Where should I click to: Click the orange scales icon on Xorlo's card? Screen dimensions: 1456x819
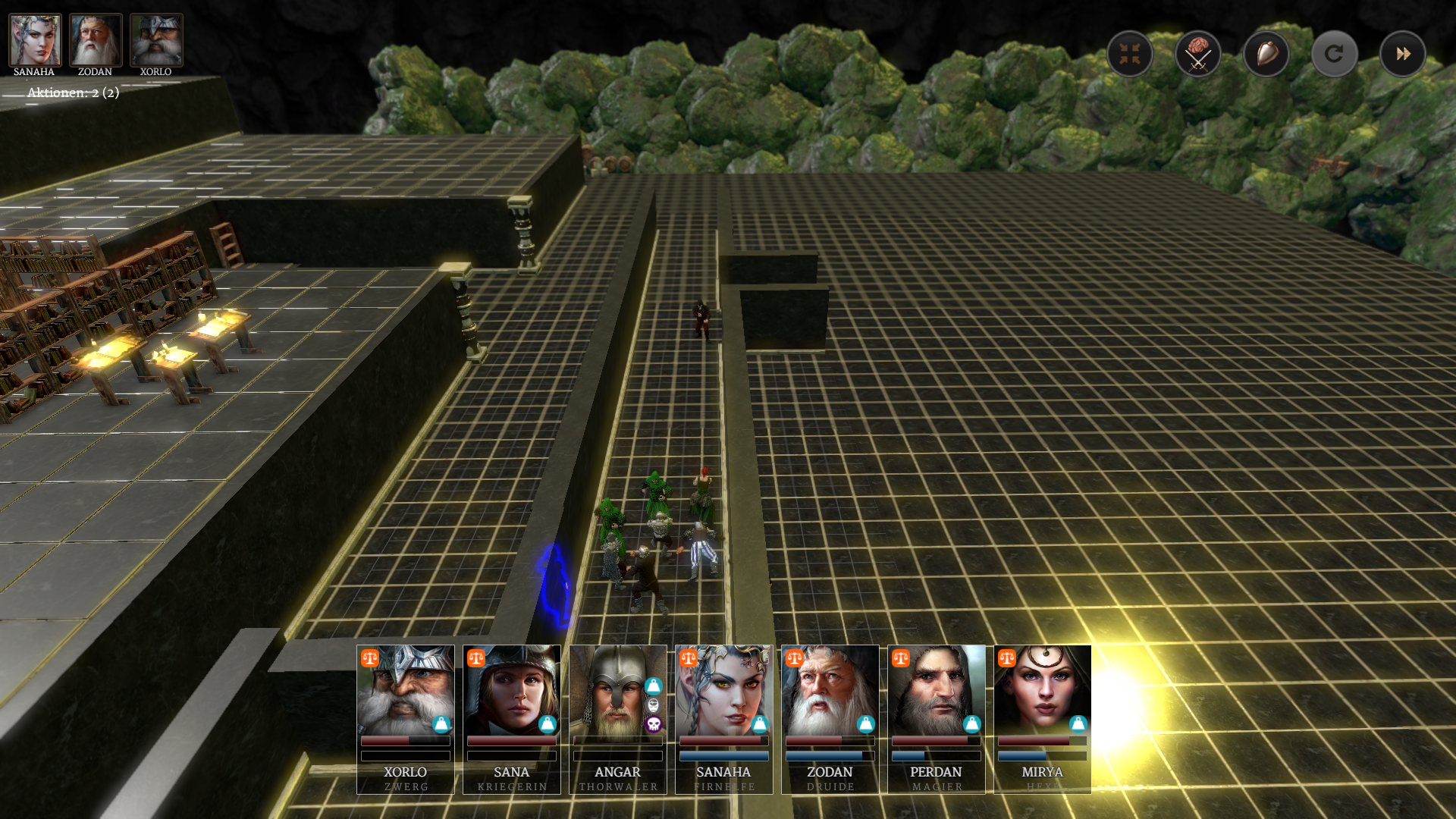(370, 658)
